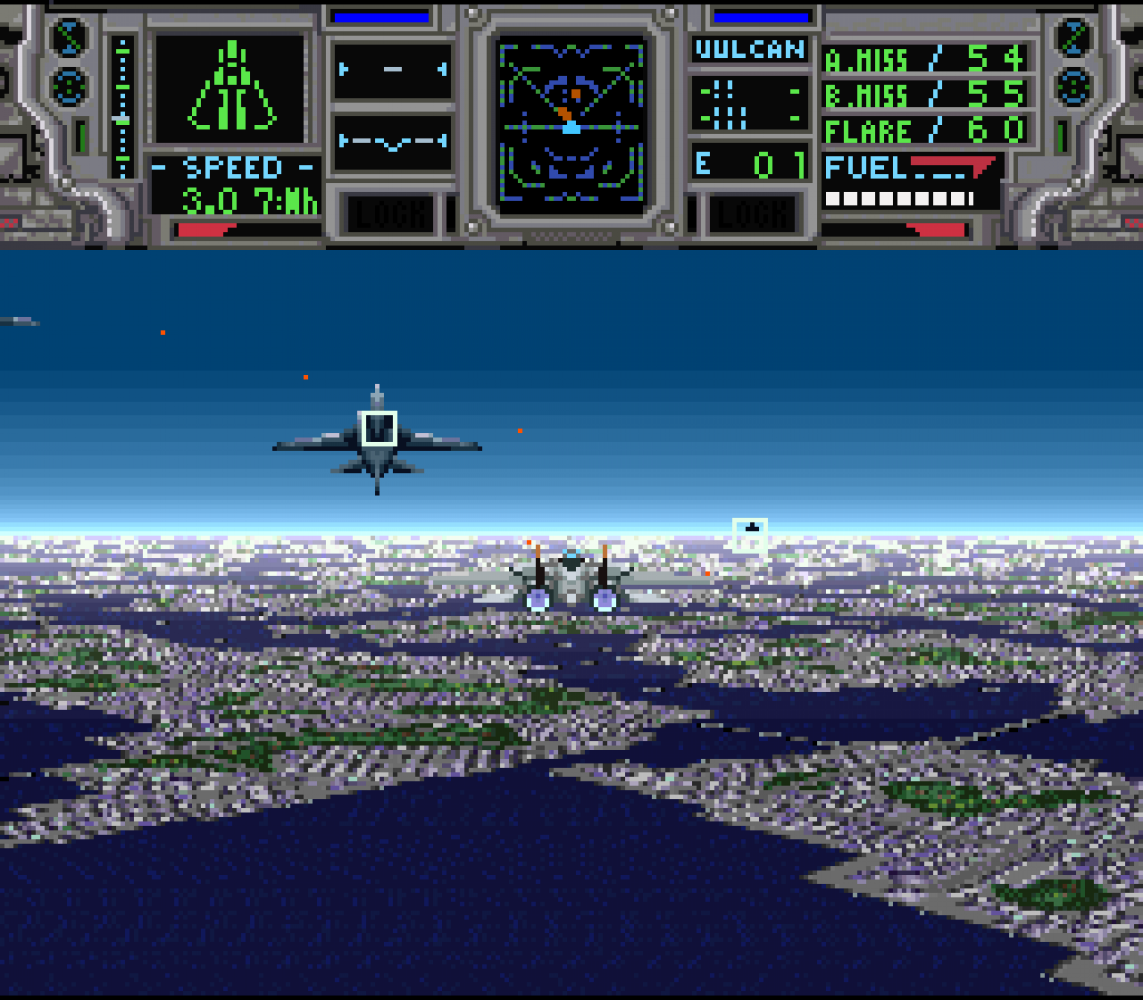The image size is (1143, 1000).
Task: Click the green aircraft status display
Action: coord(231,90)
